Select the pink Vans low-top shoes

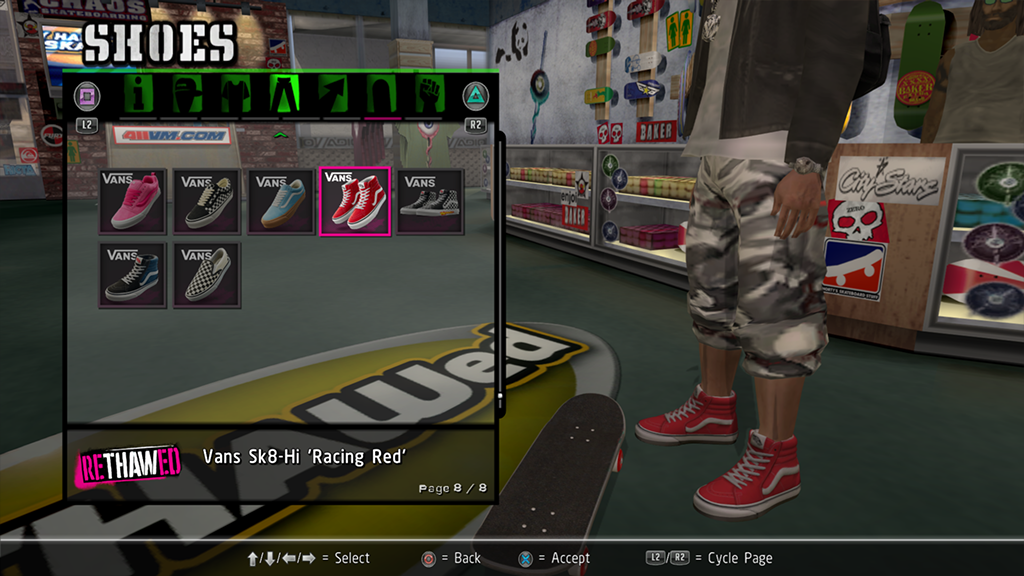133,202
